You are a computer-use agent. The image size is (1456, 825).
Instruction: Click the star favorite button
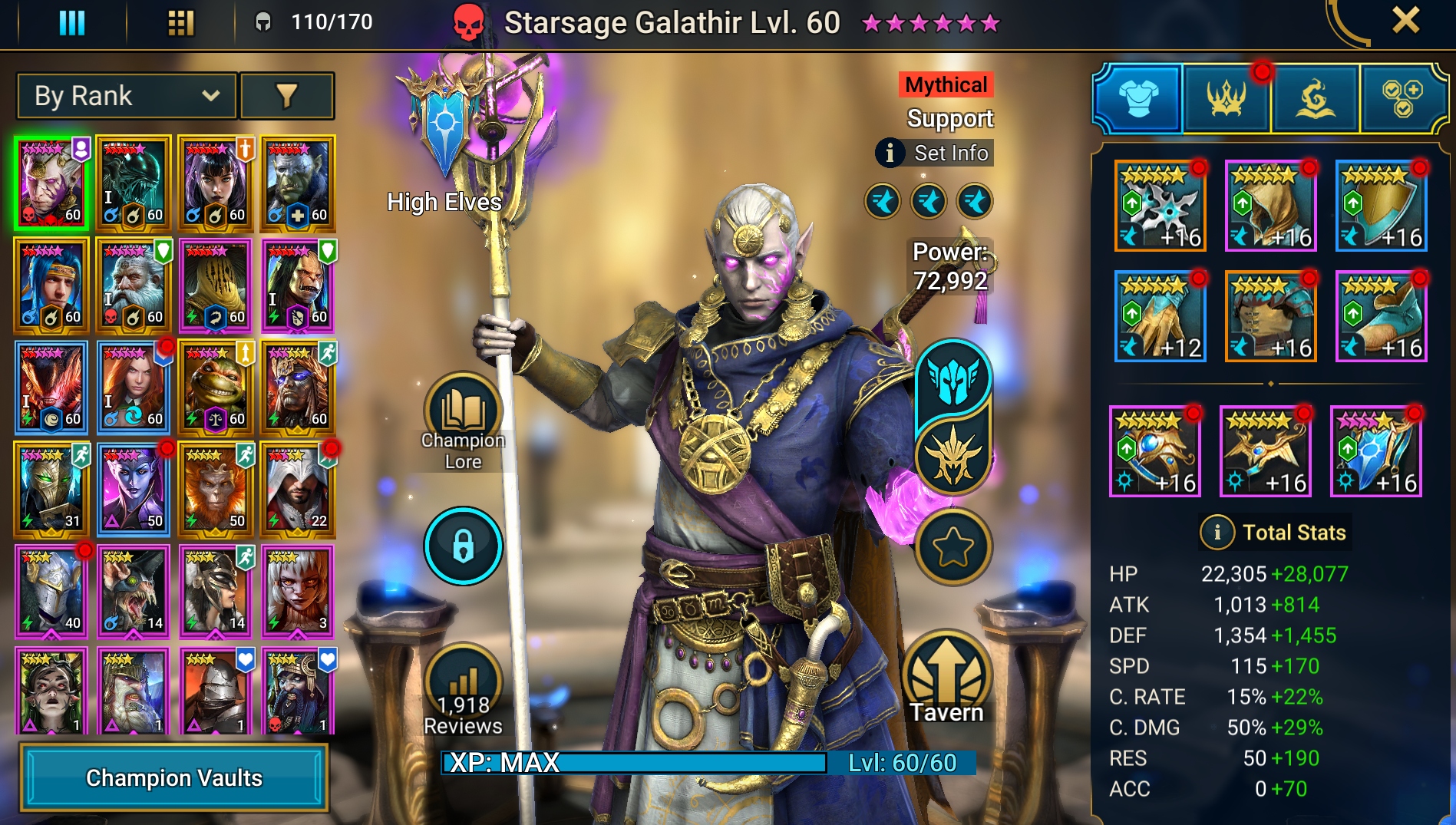[x=953, y=547]
